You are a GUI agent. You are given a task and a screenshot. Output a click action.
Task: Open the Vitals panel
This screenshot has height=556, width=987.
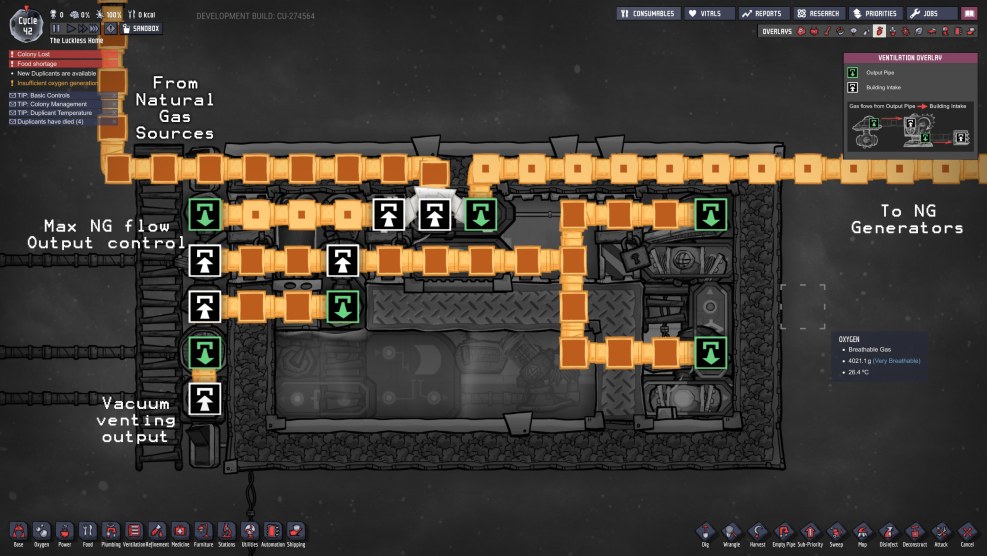click(710, 14)
